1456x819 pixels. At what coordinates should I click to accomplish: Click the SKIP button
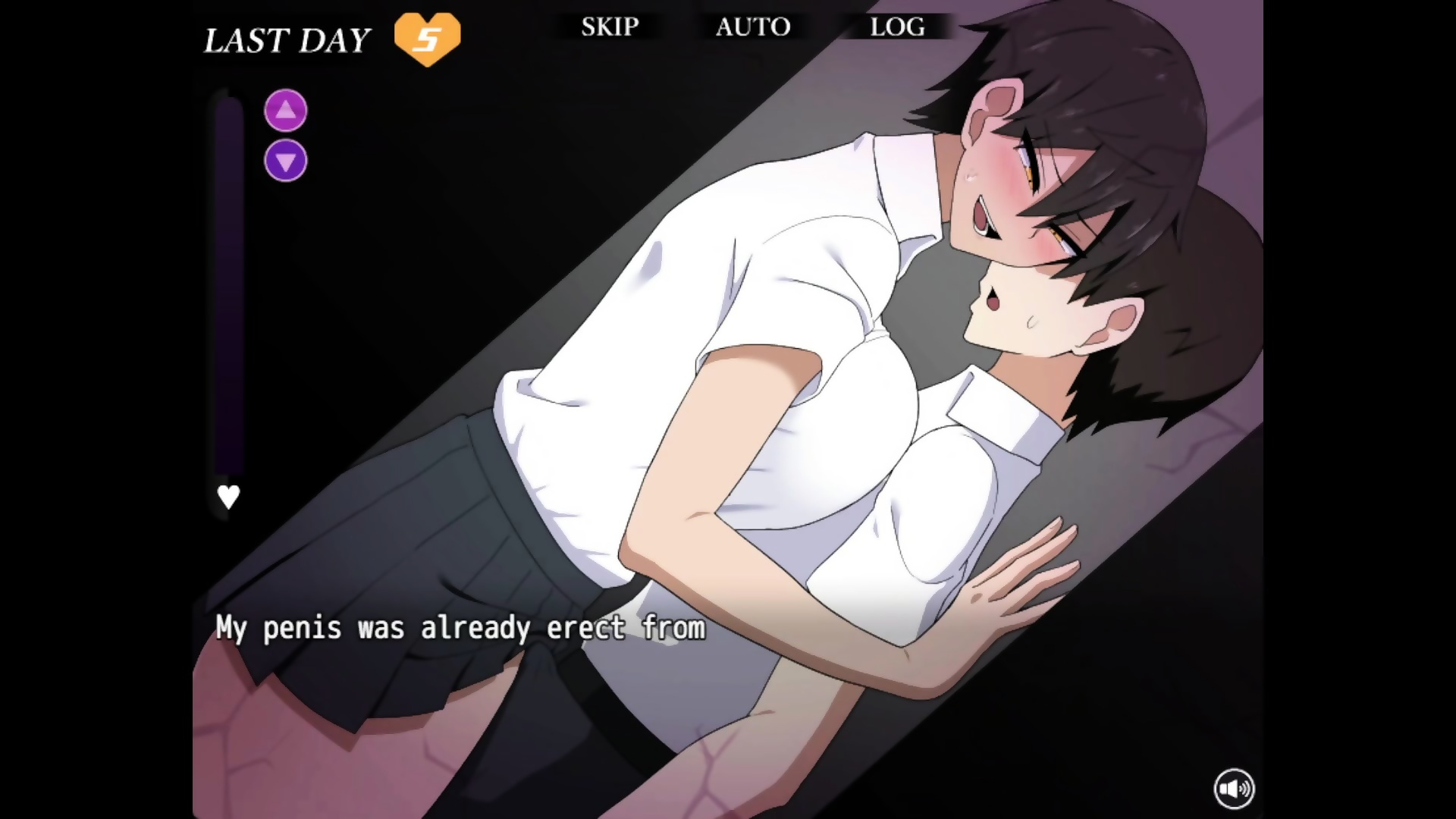click(610, 27)
